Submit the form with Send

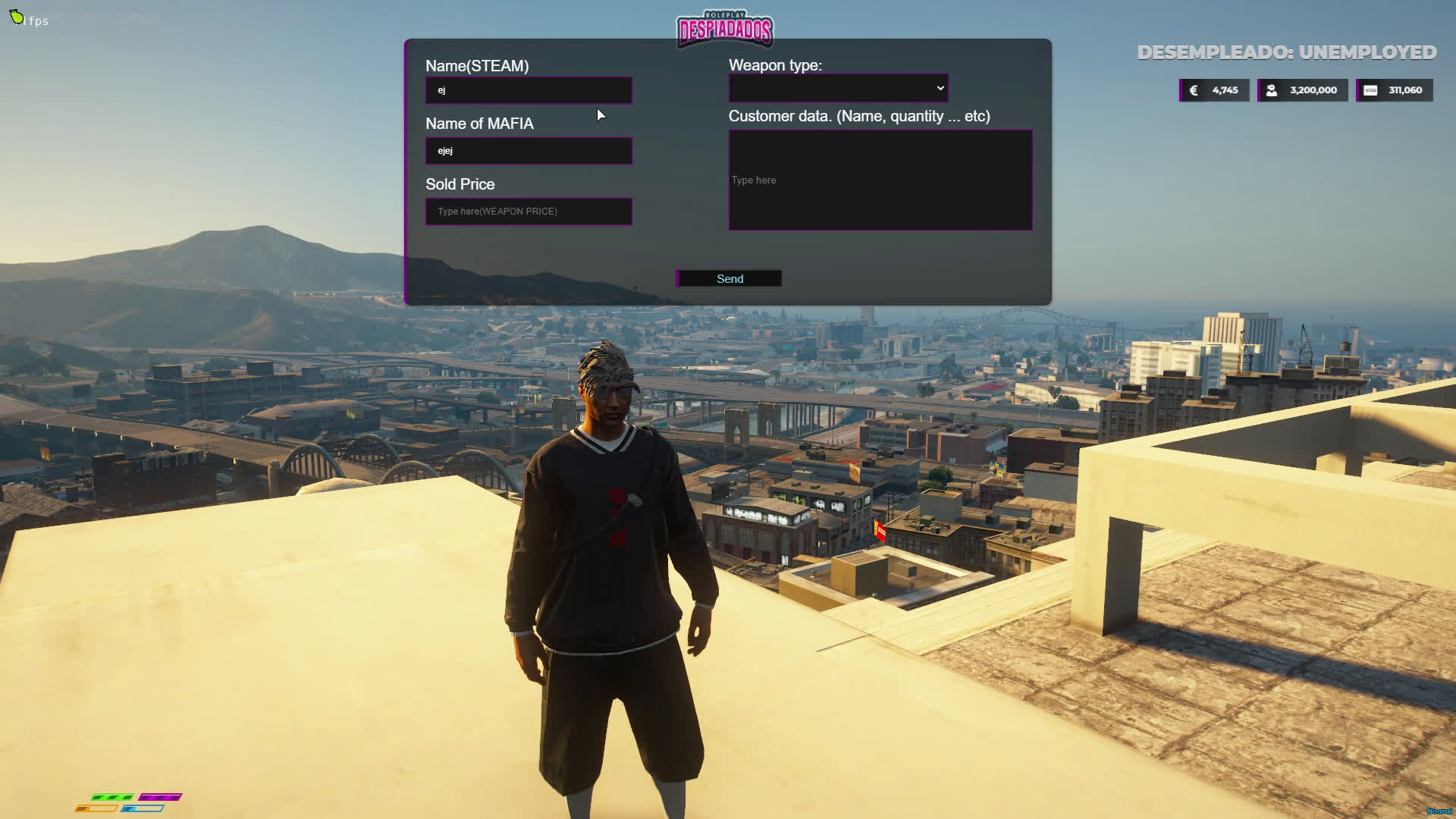click(729, 279)
